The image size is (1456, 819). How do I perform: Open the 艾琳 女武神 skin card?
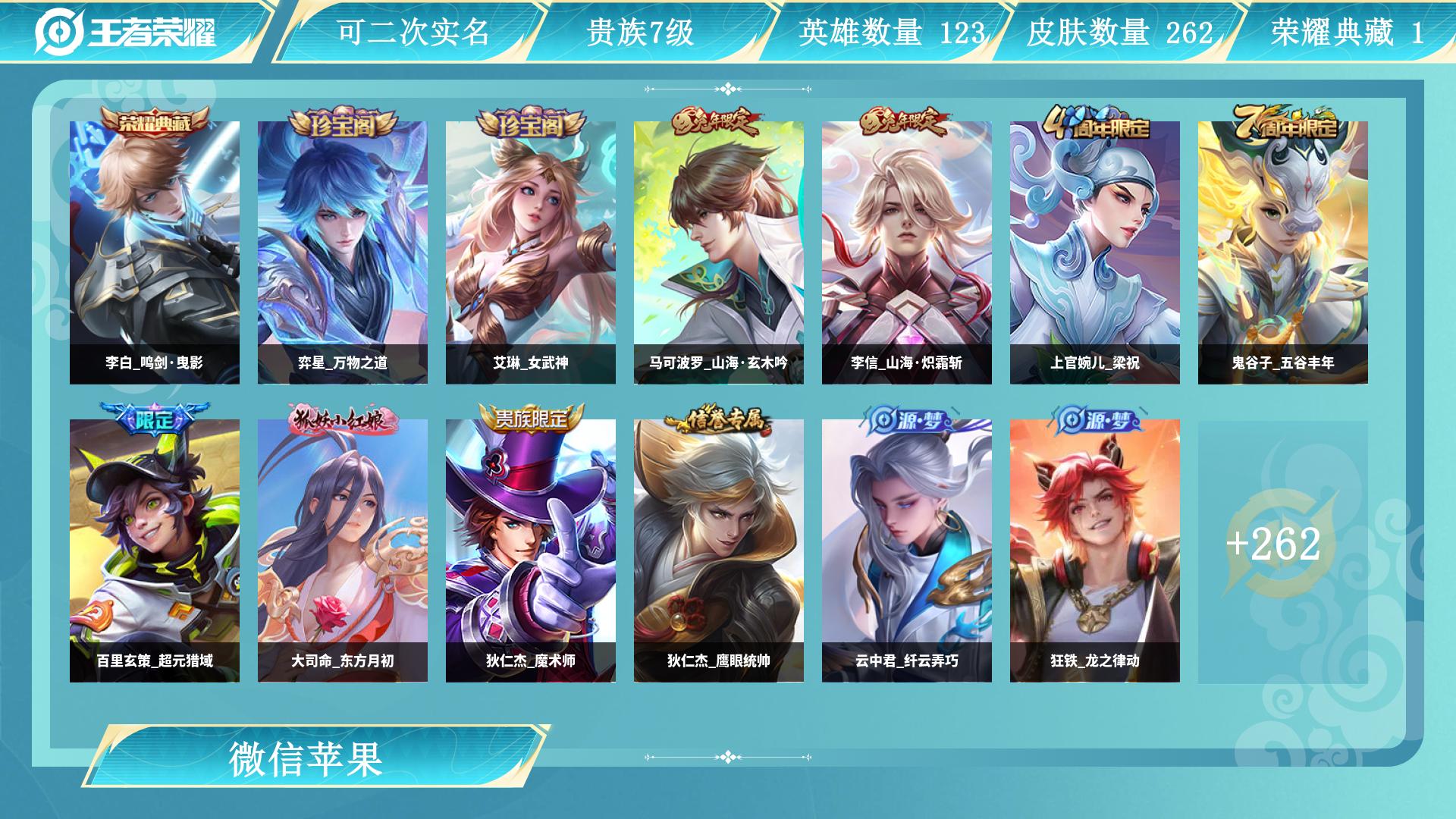pyautogui.click(x=531, y=253)
